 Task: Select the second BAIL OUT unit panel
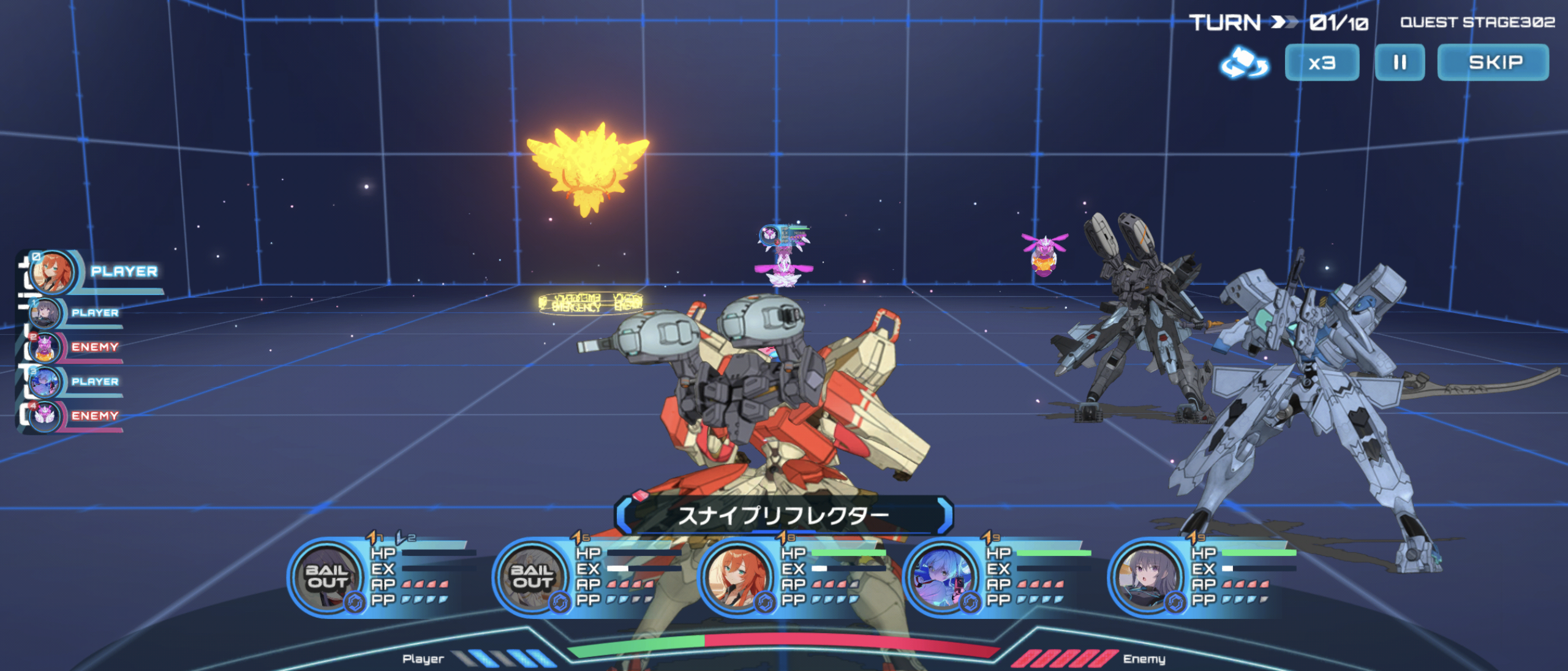532,577
